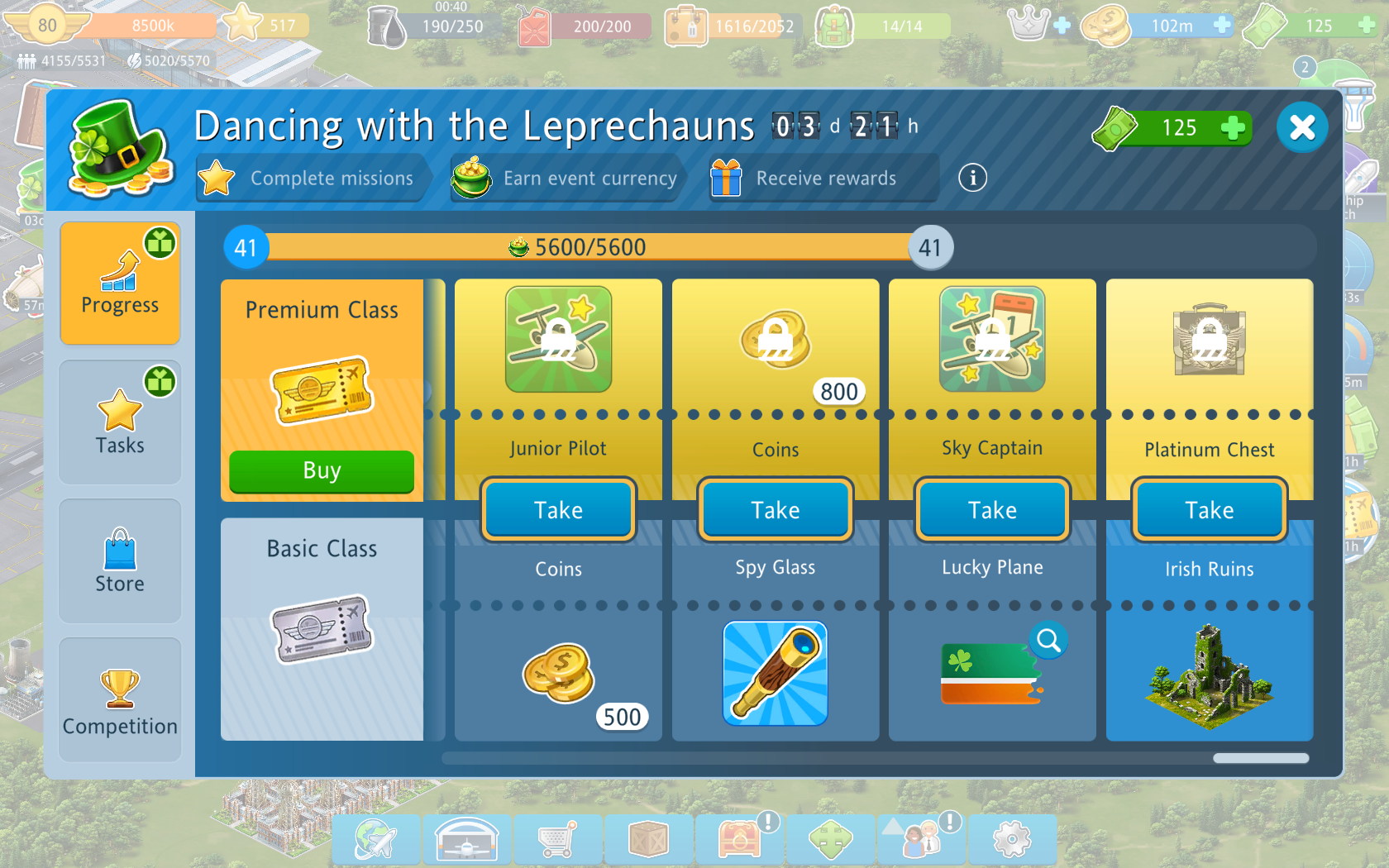
Task: Add more green cash in event header
Action: [1232, 128]
